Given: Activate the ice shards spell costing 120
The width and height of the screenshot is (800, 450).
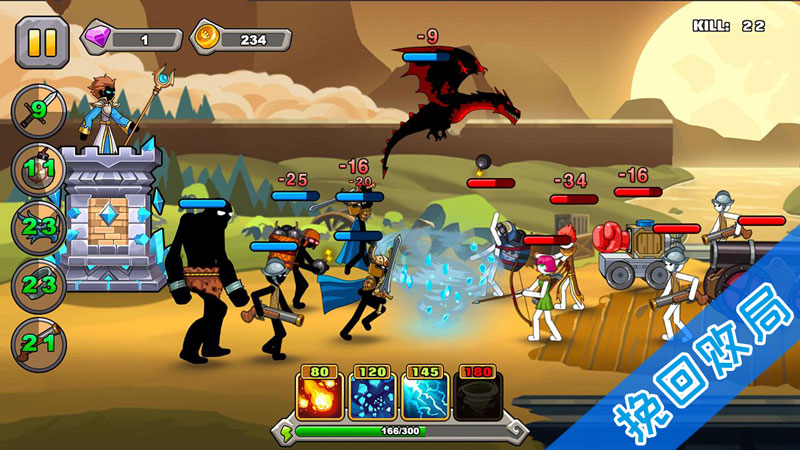Looking at the screenshot, I should (373, 396).
